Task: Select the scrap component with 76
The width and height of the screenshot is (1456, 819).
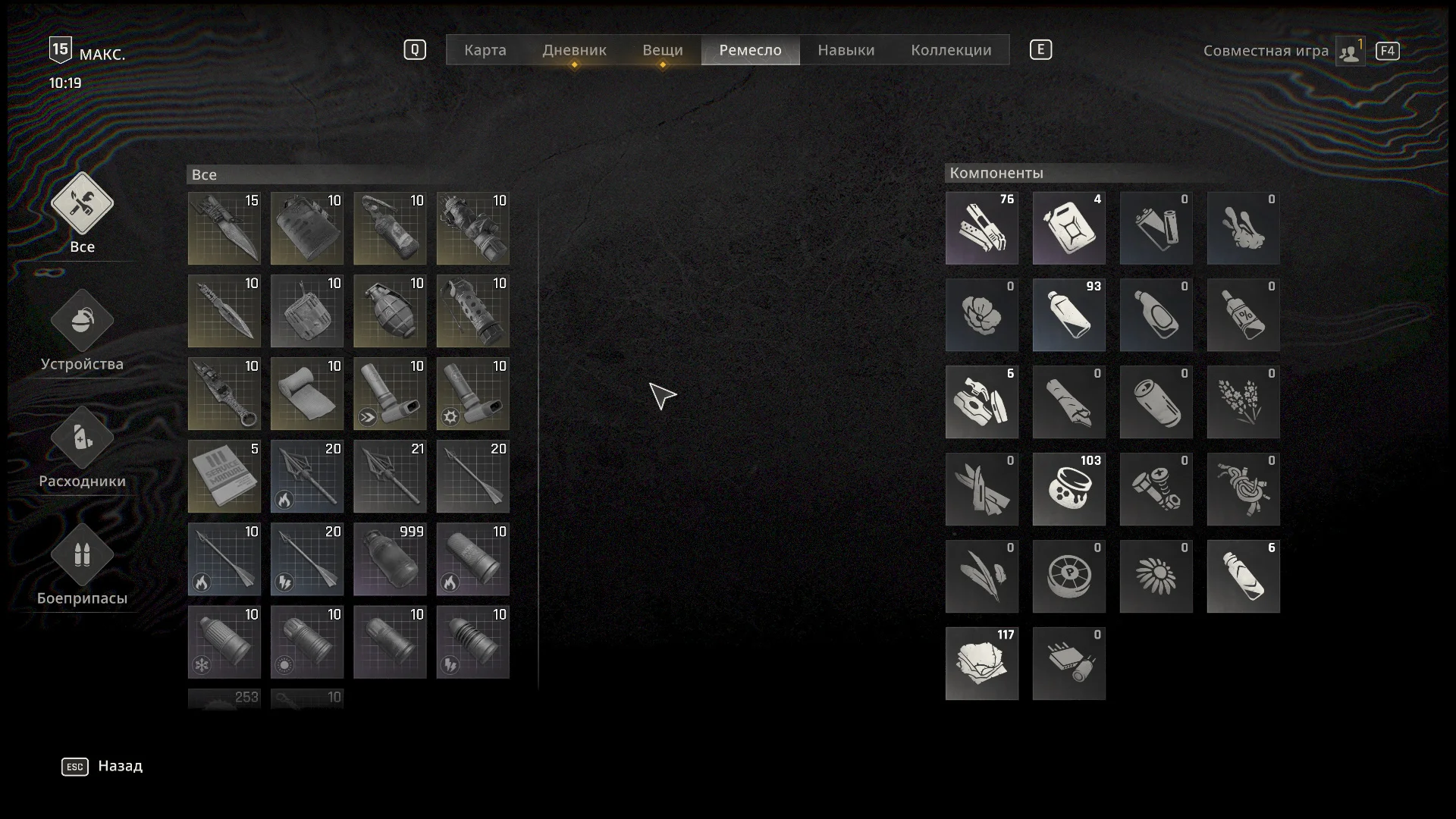Action: tap(981, 227)
